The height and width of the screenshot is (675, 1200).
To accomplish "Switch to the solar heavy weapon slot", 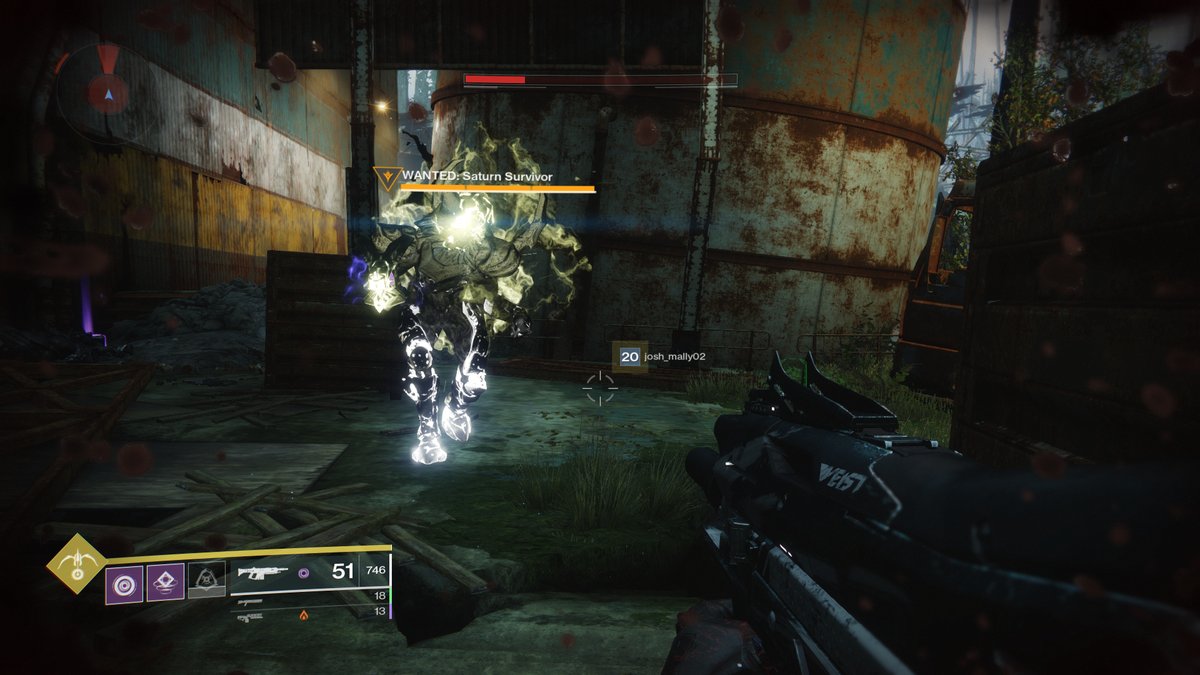I will (x=252, y=617).
